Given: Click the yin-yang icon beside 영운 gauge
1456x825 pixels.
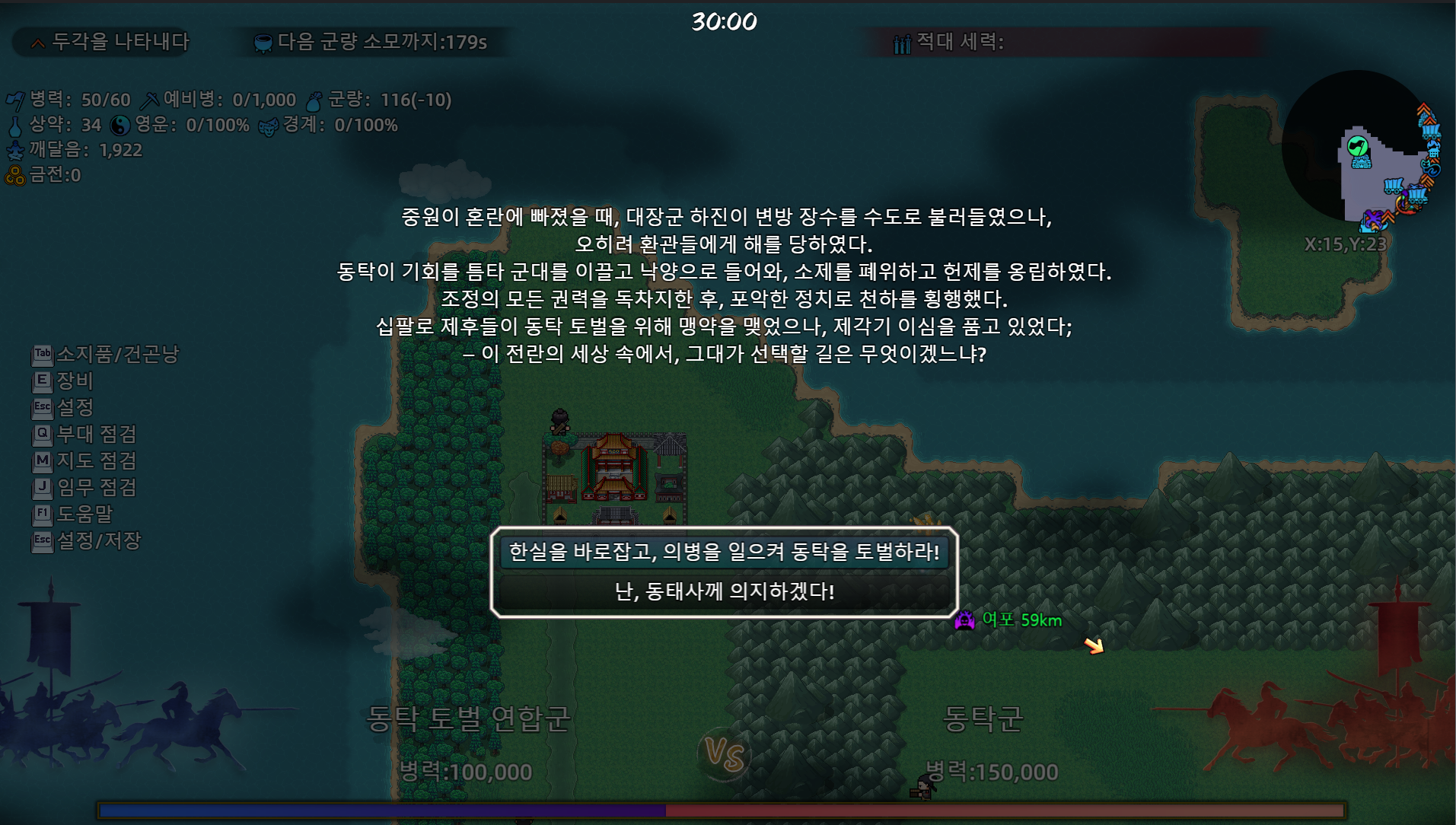Looking at the screenshot, I should tap(122, 125).
